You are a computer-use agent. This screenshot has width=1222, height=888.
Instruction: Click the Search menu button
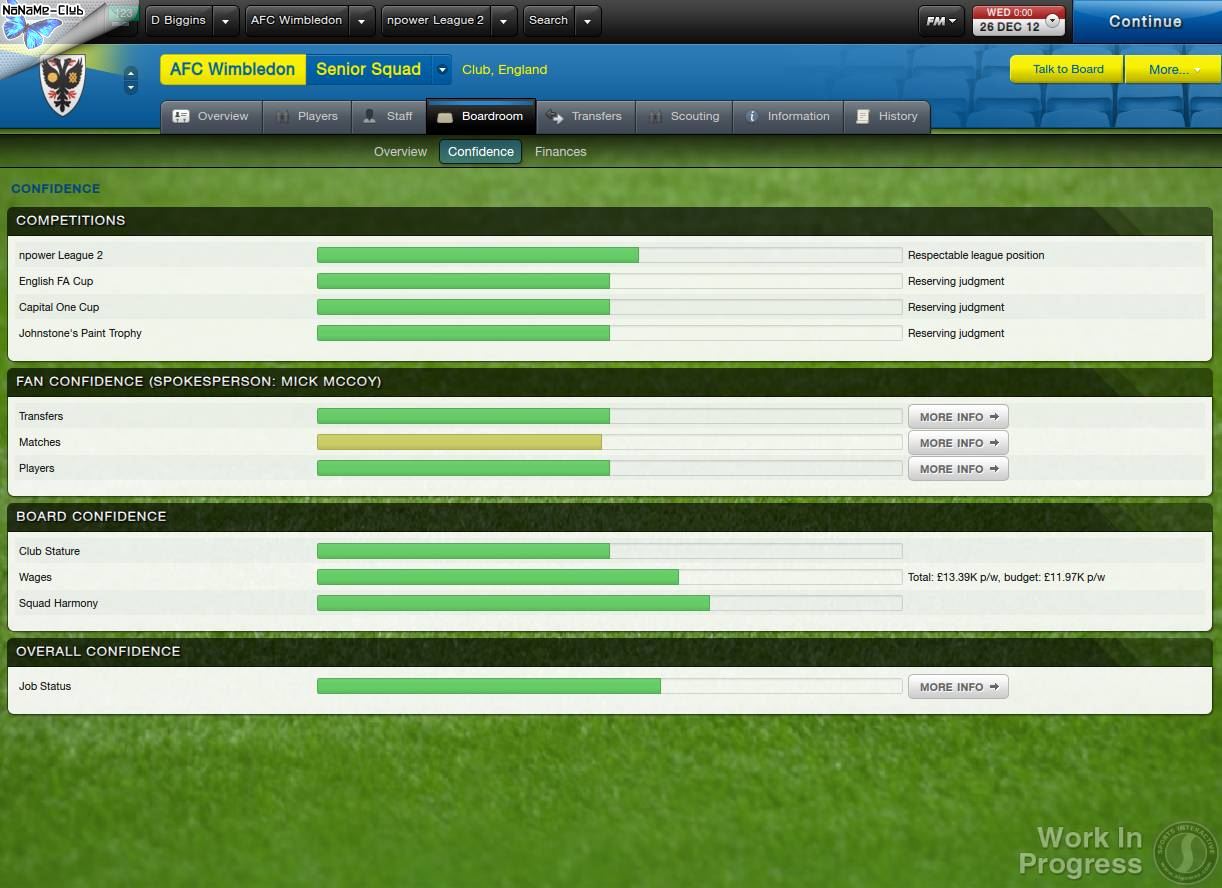pyautogui.click(x=548, y=20)
